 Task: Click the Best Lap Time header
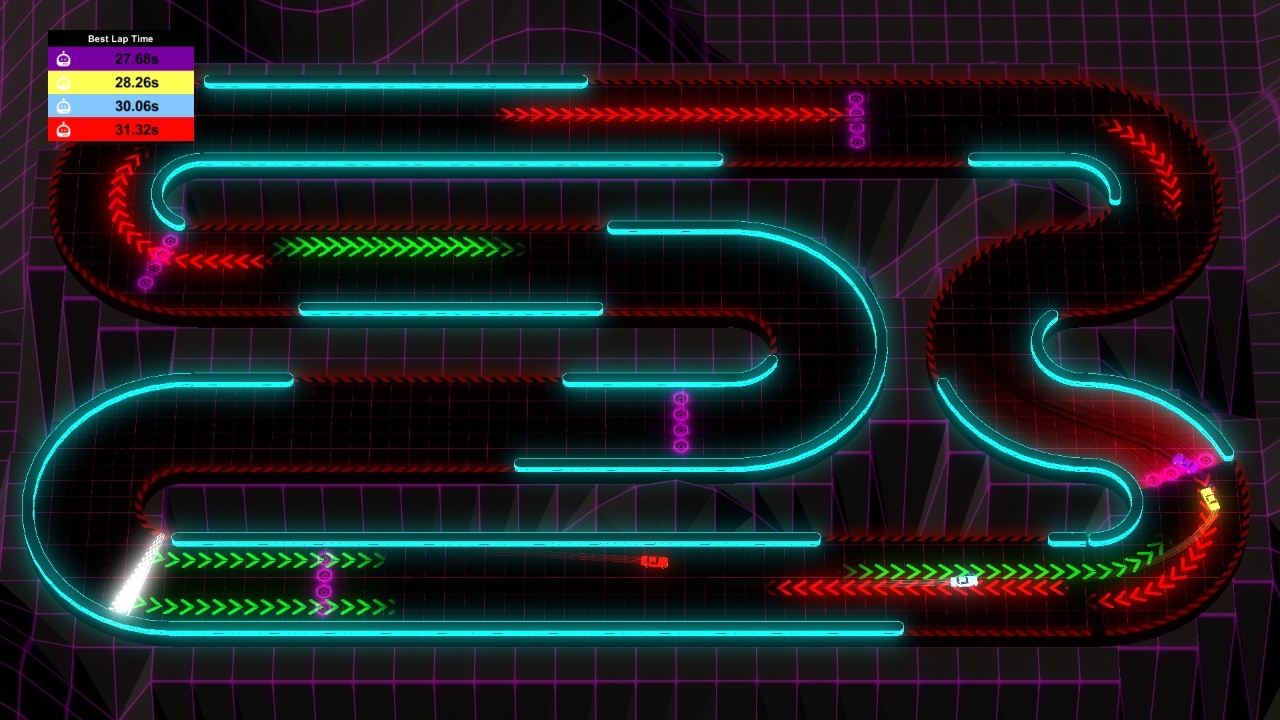click(120, 37)
